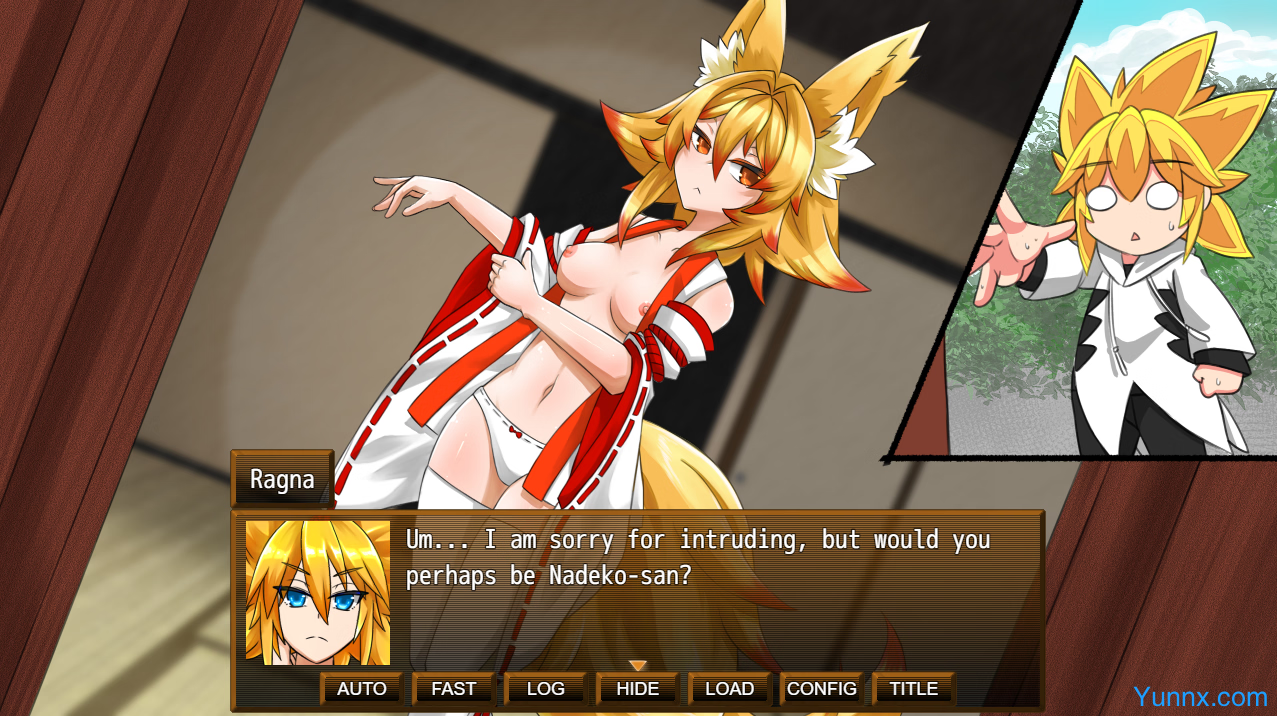The image size is (1277, 716).
Task: Open the CONFIG settings
Action: pos(821,689)
